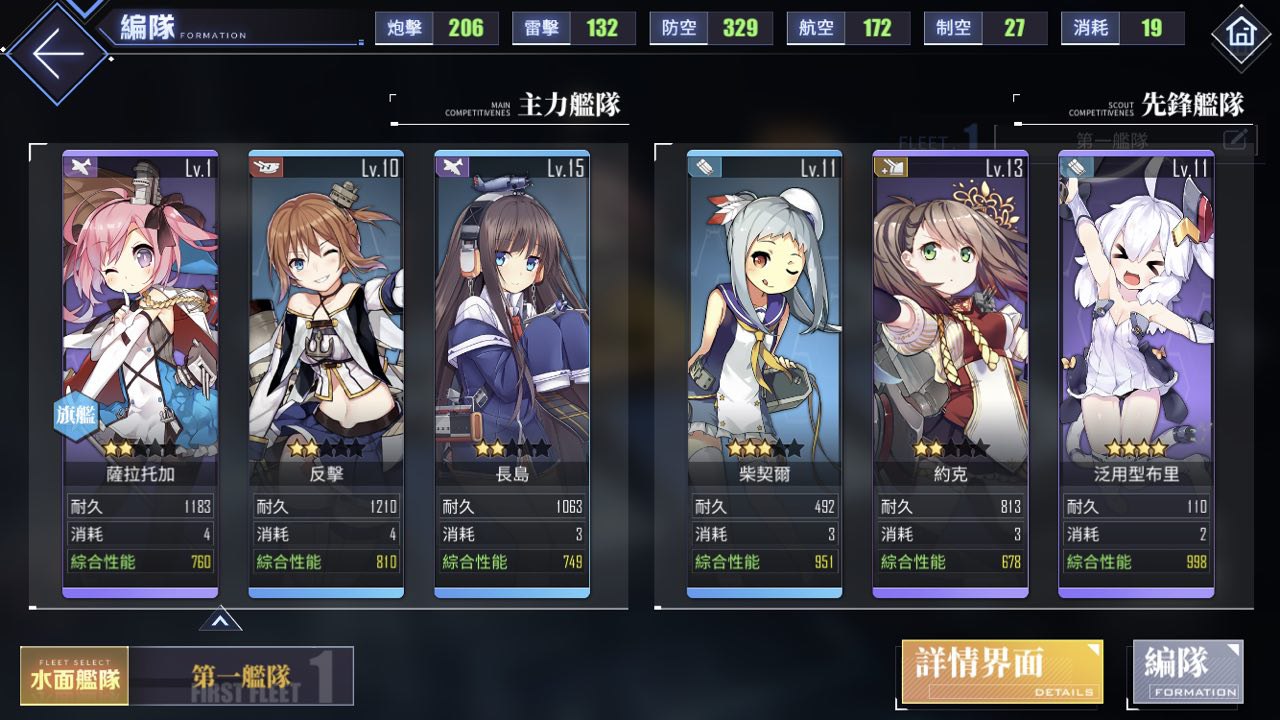Image resolution: width=1280 pixels, height=720 pixels.
Task: Select the 薩拉托加 flagship card
Action: point(126,320)
